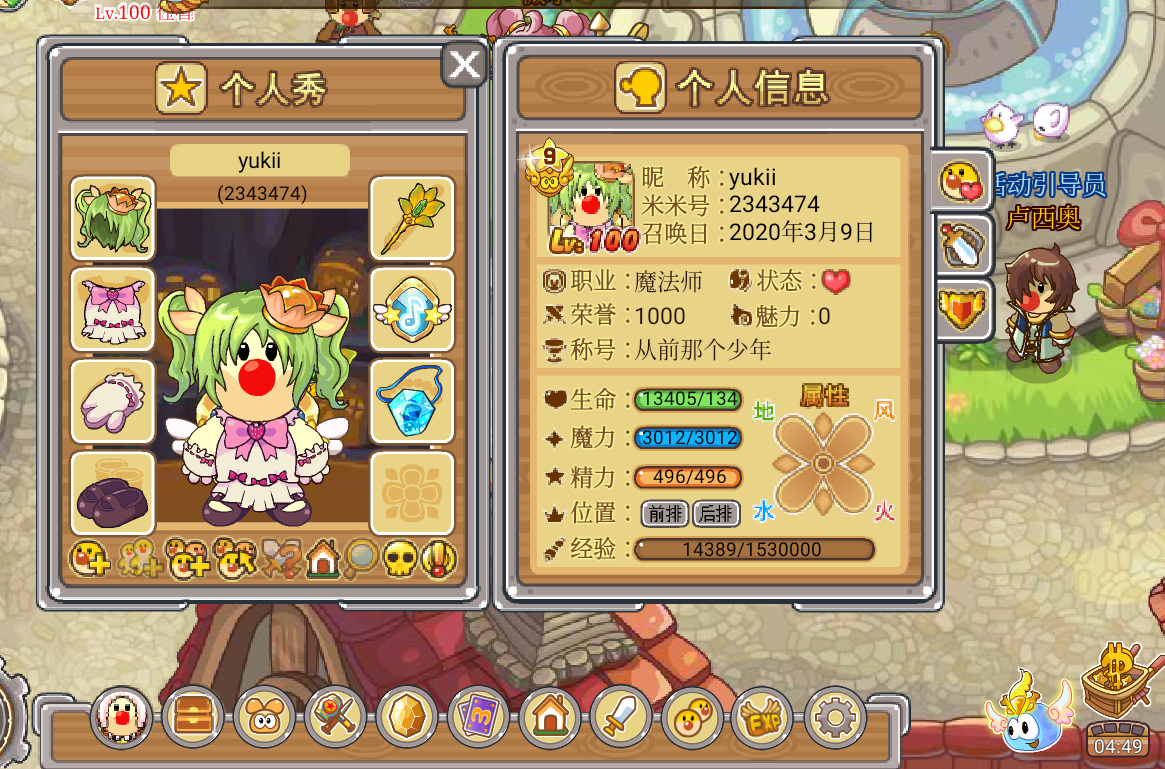Select the dark purple shoes slot

(113, 493)
